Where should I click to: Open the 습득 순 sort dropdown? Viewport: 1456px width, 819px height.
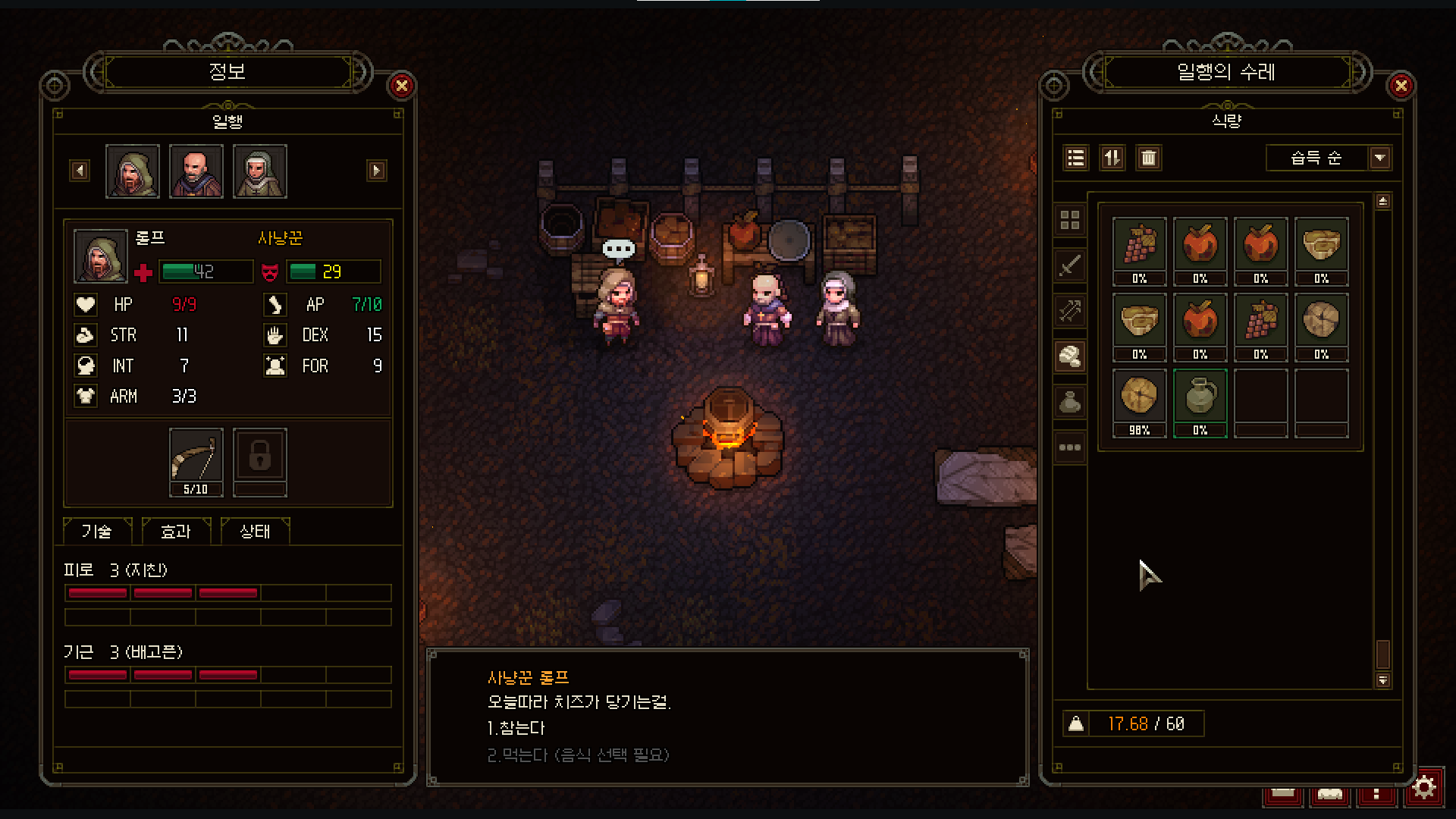(x=1379, y=158)
